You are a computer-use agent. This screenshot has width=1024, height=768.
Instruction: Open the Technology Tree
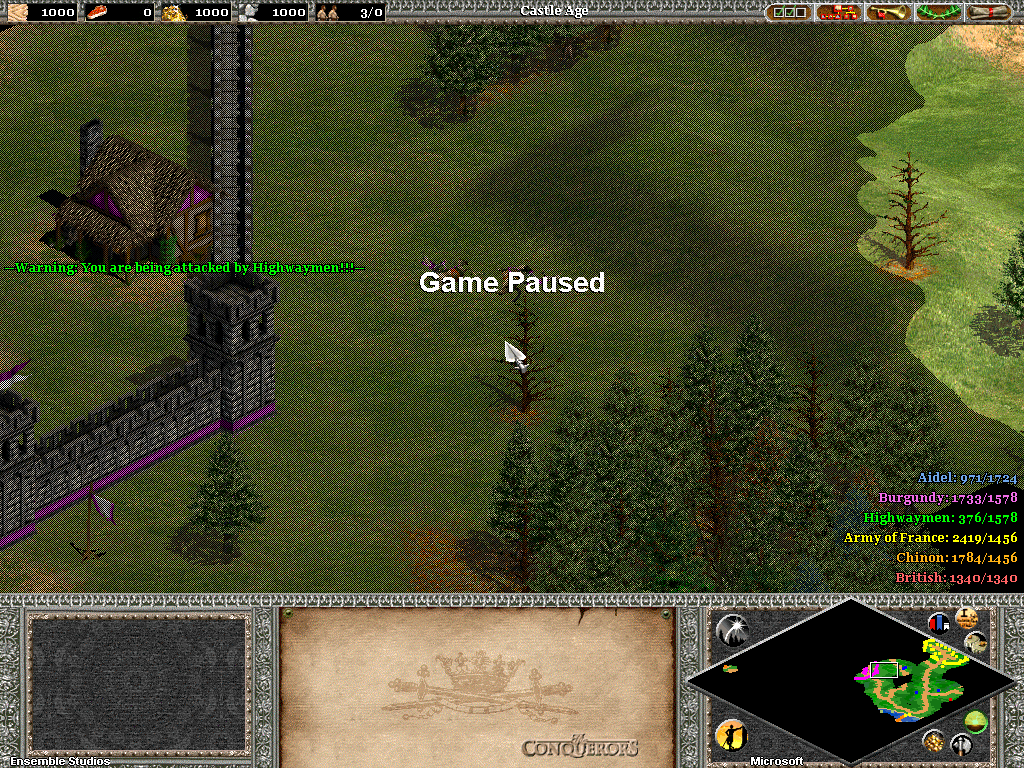pyautogui.click(x=839, y=12)
